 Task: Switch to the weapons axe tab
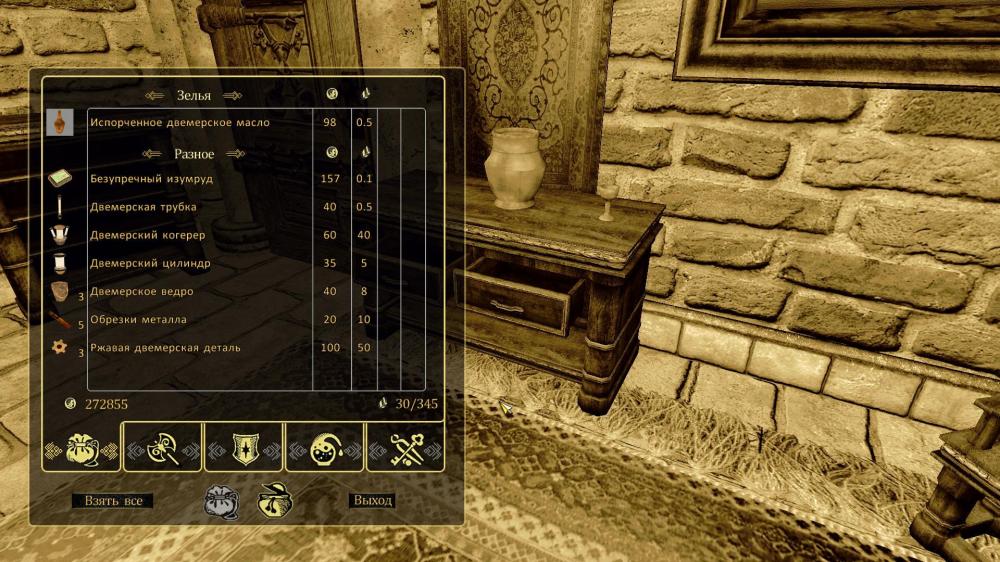pyautogui.click(x=162, y=448)
